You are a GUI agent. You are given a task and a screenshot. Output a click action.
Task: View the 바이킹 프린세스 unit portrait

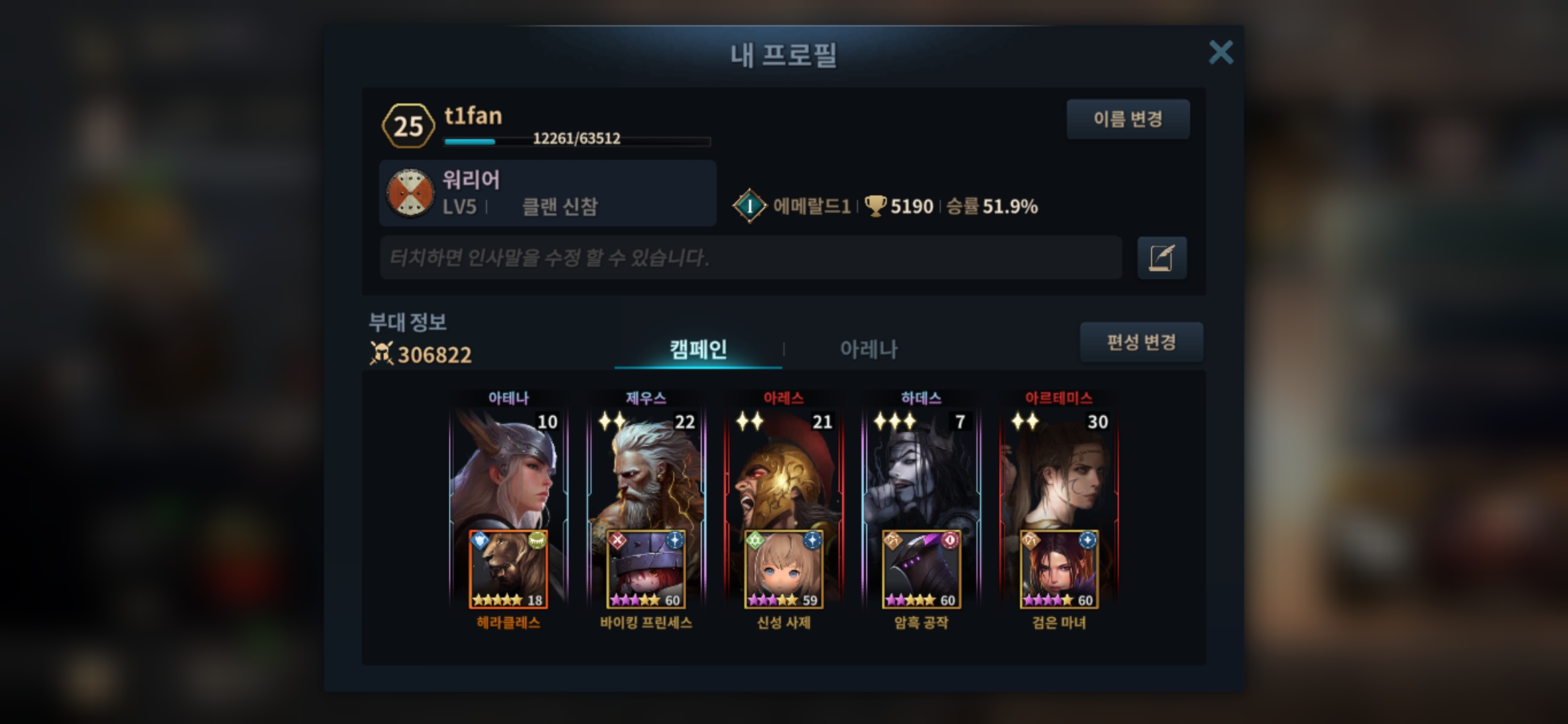click(x=646, y=570)
